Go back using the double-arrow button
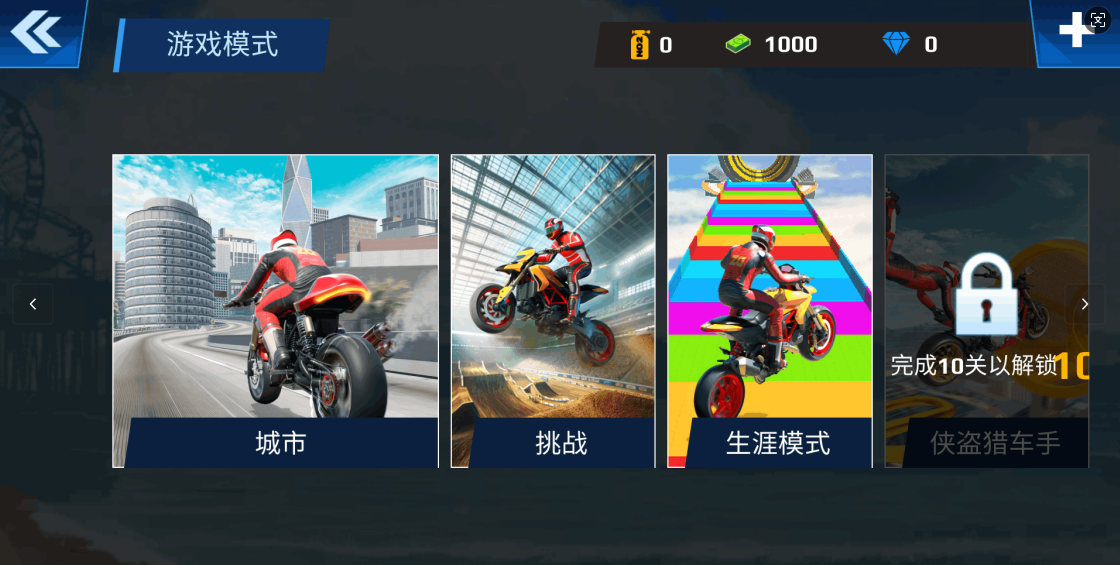This screenshot has width=1120, height=565. point(36,32)
